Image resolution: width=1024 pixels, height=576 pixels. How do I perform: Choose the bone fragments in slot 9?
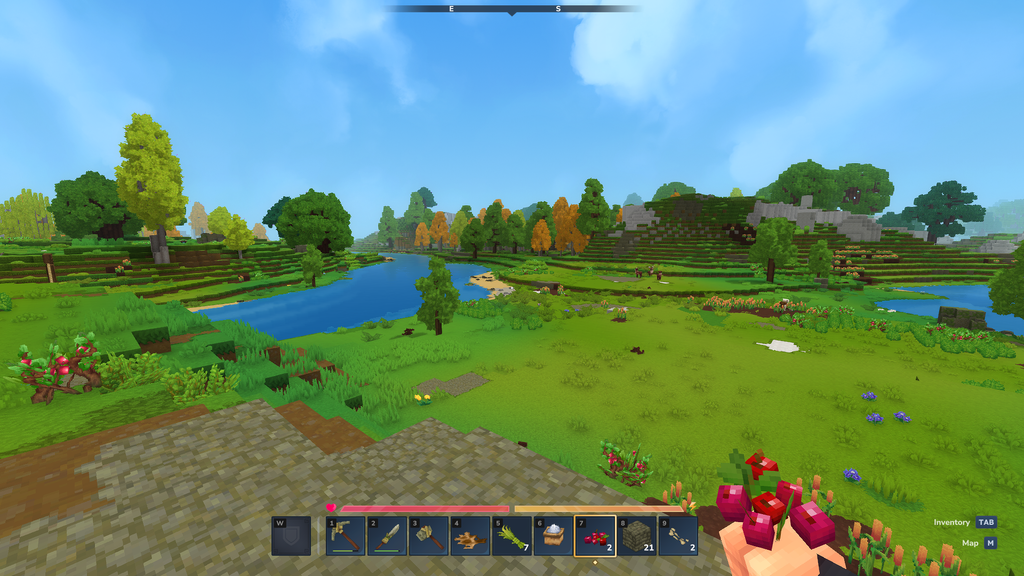pyautogui.click(x=677, y=536)
